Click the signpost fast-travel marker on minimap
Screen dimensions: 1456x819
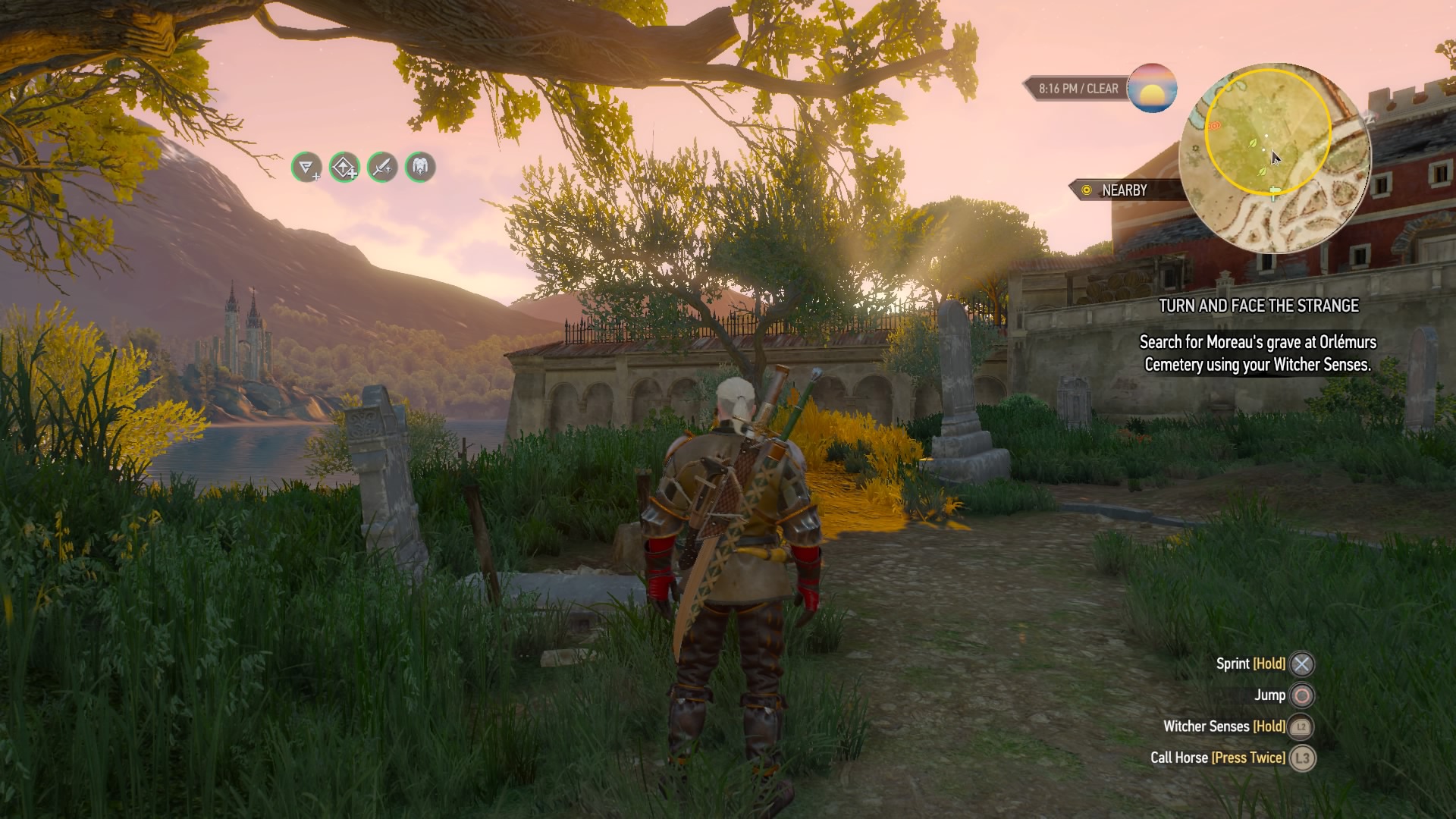[x=1275, y=190]
